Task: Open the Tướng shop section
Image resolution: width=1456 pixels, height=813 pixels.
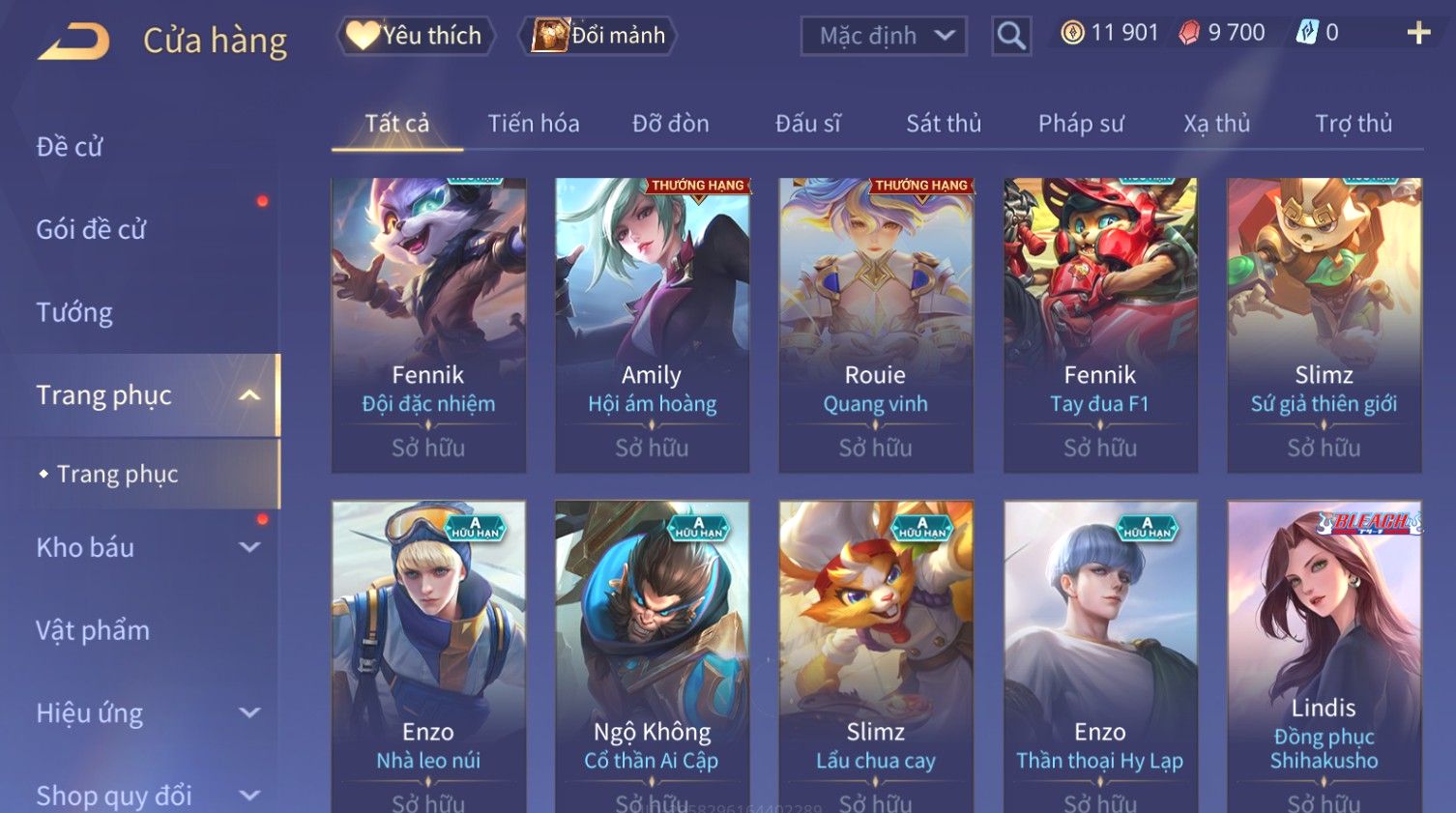Action: tap(74, 312)
